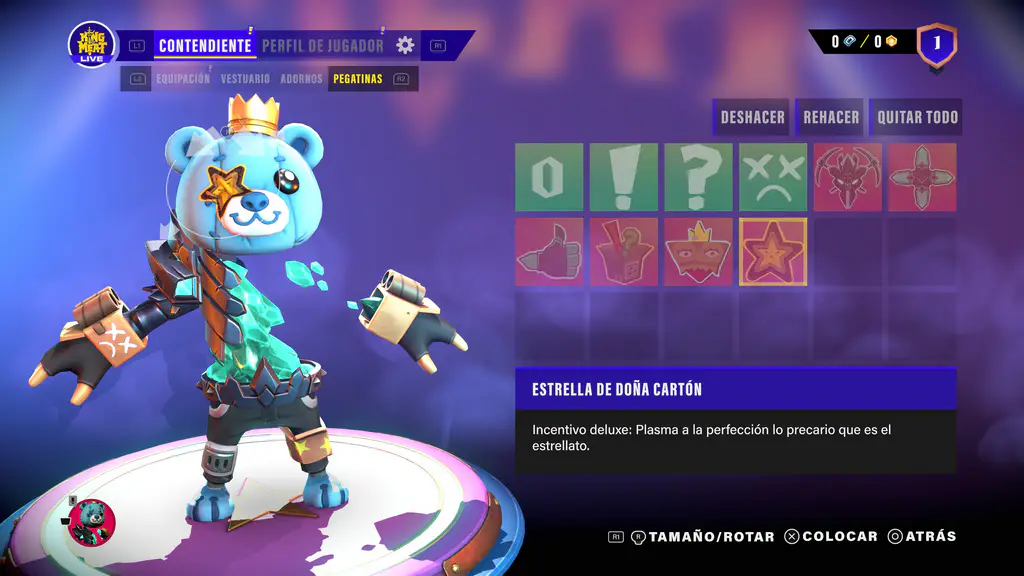1024x576 pixels.
Task: Click the DESHACER button
Action: [x=752, y=117]
